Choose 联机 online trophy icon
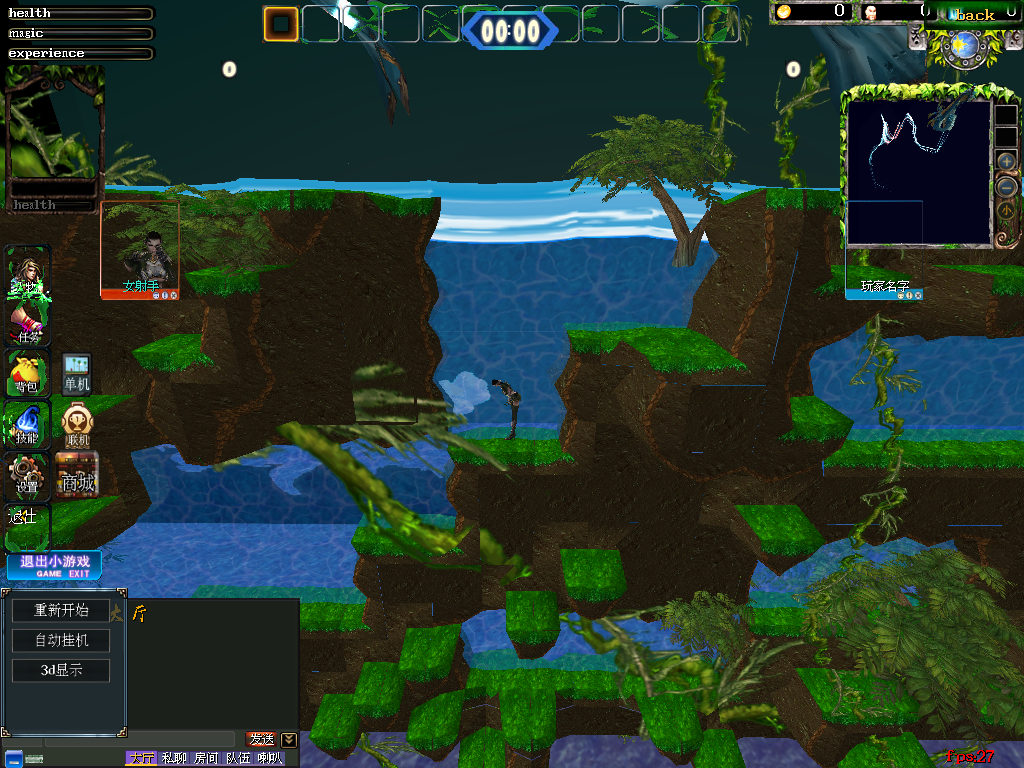Screen dimensions: 1024x768 (77, 423)
